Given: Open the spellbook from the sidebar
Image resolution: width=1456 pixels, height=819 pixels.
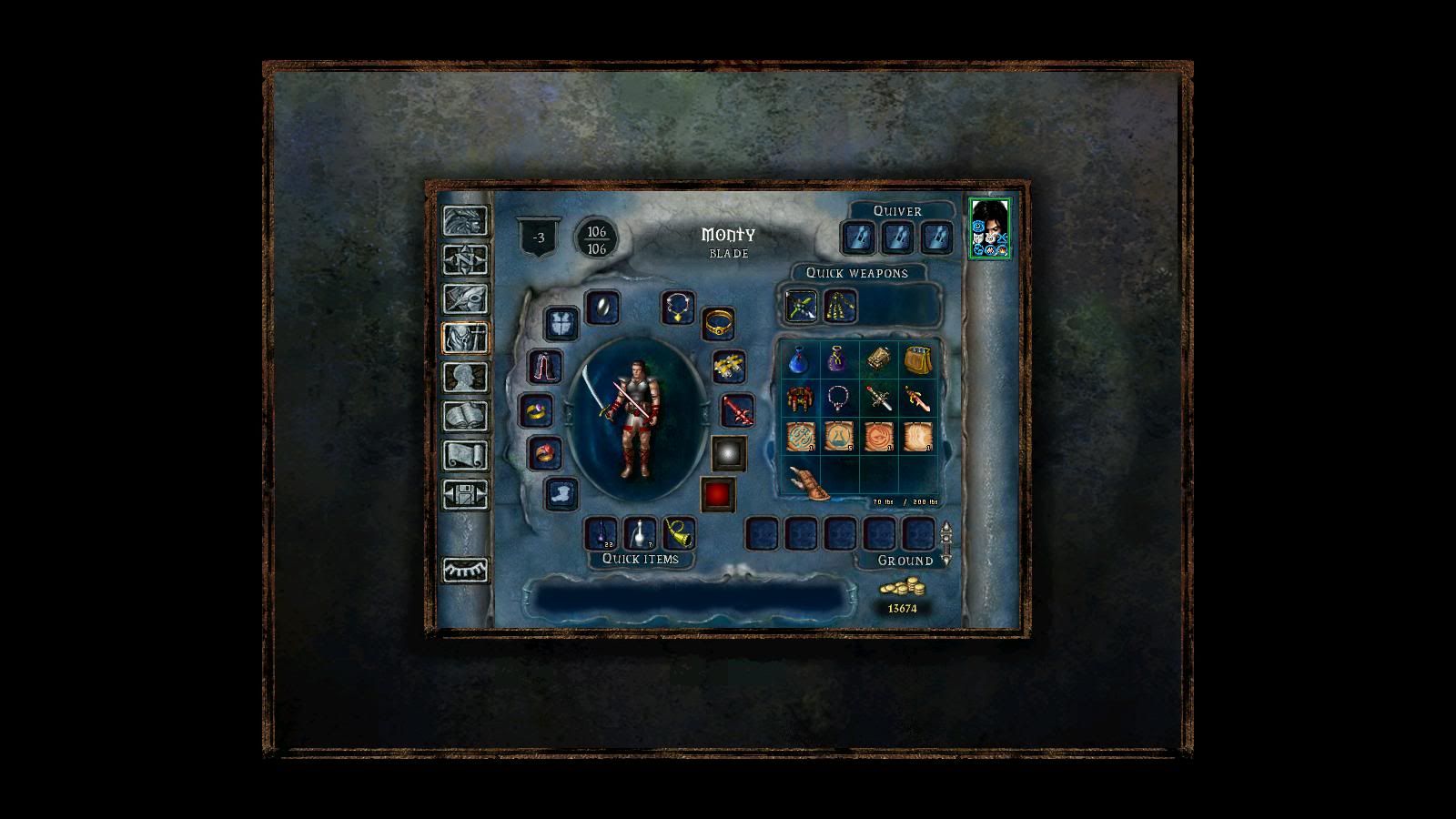Looking at the screenshot, I should tap(465, 416).
